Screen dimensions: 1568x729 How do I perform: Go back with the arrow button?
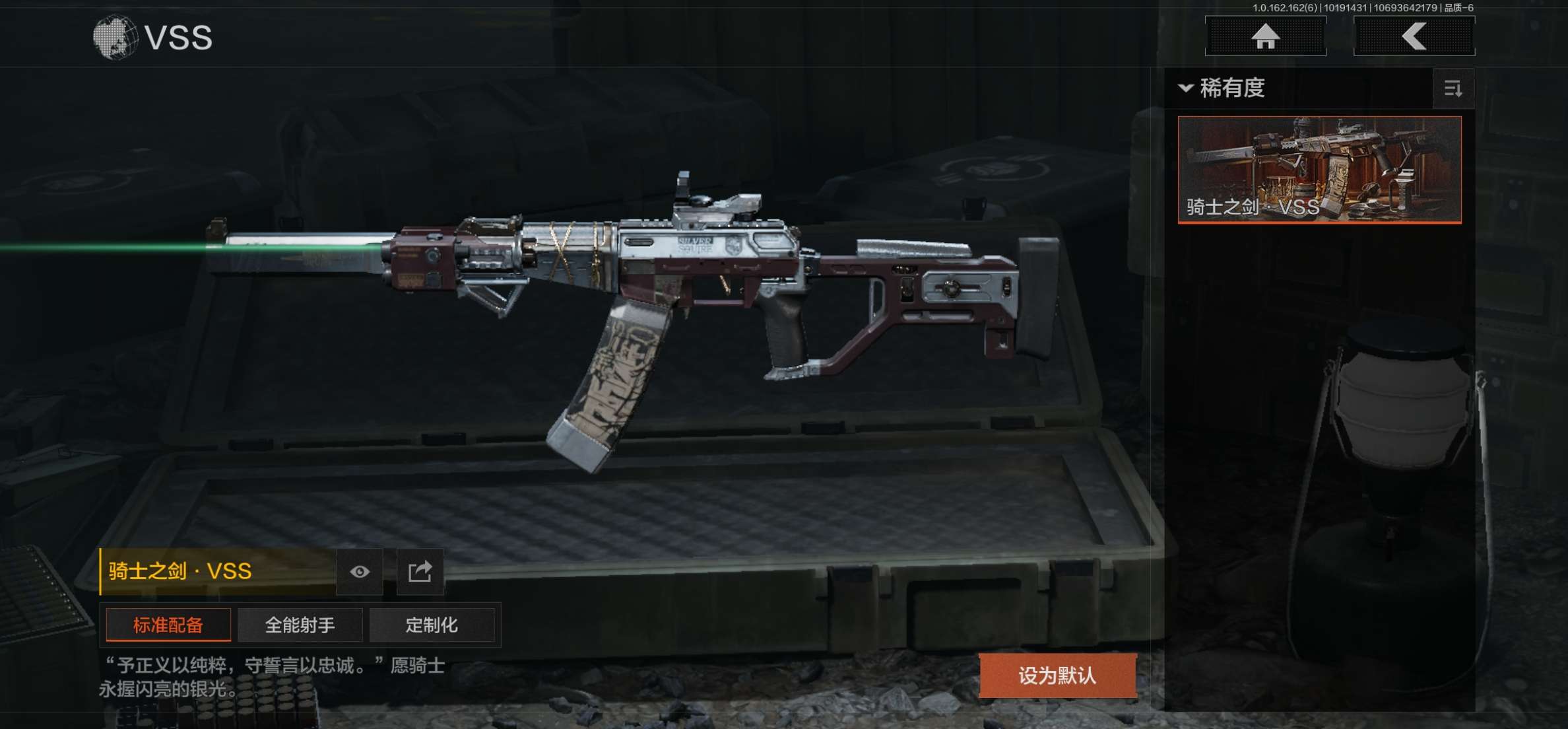1414,36
